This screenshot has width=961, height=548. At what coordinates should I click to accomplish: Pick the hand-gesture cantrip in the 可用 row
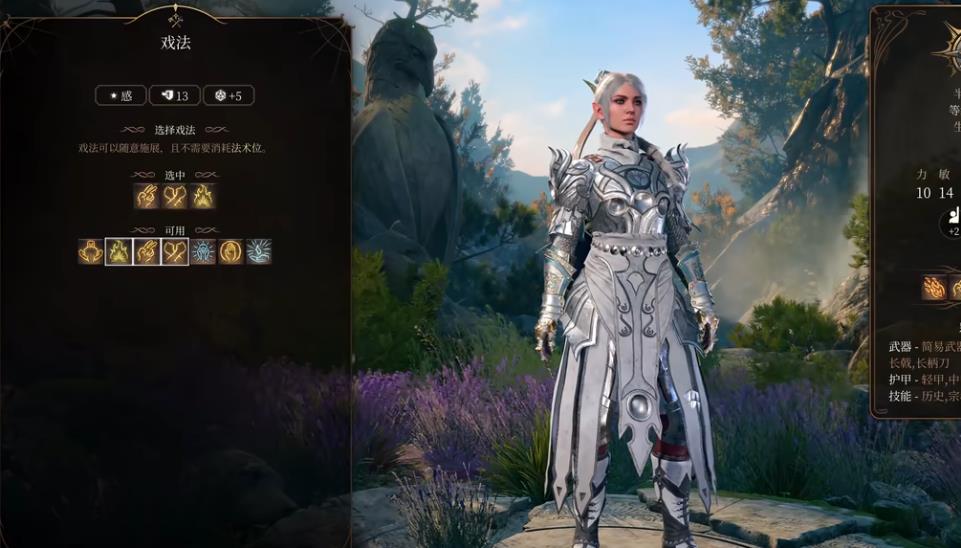(x=147, y=252)
